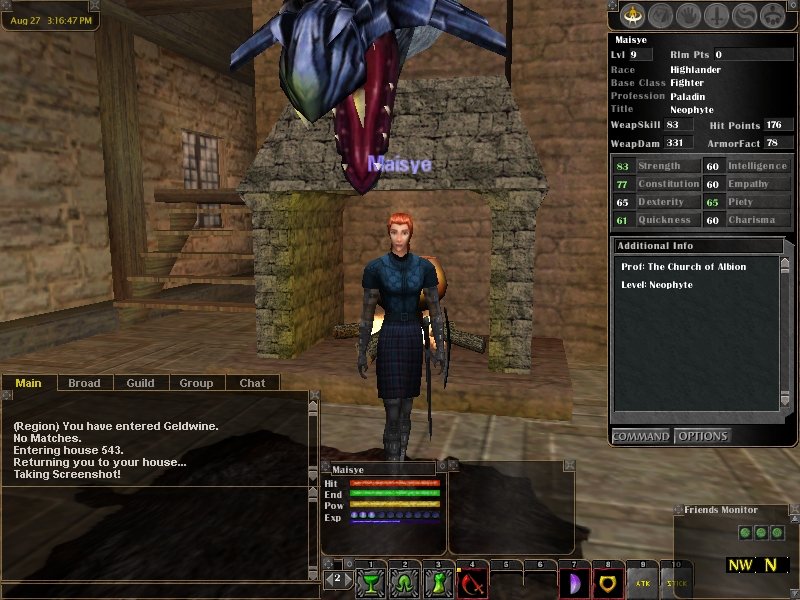Switch to the Broad chat tab
The width and height of the screenshot is (800, 600).
click(84, 383)
